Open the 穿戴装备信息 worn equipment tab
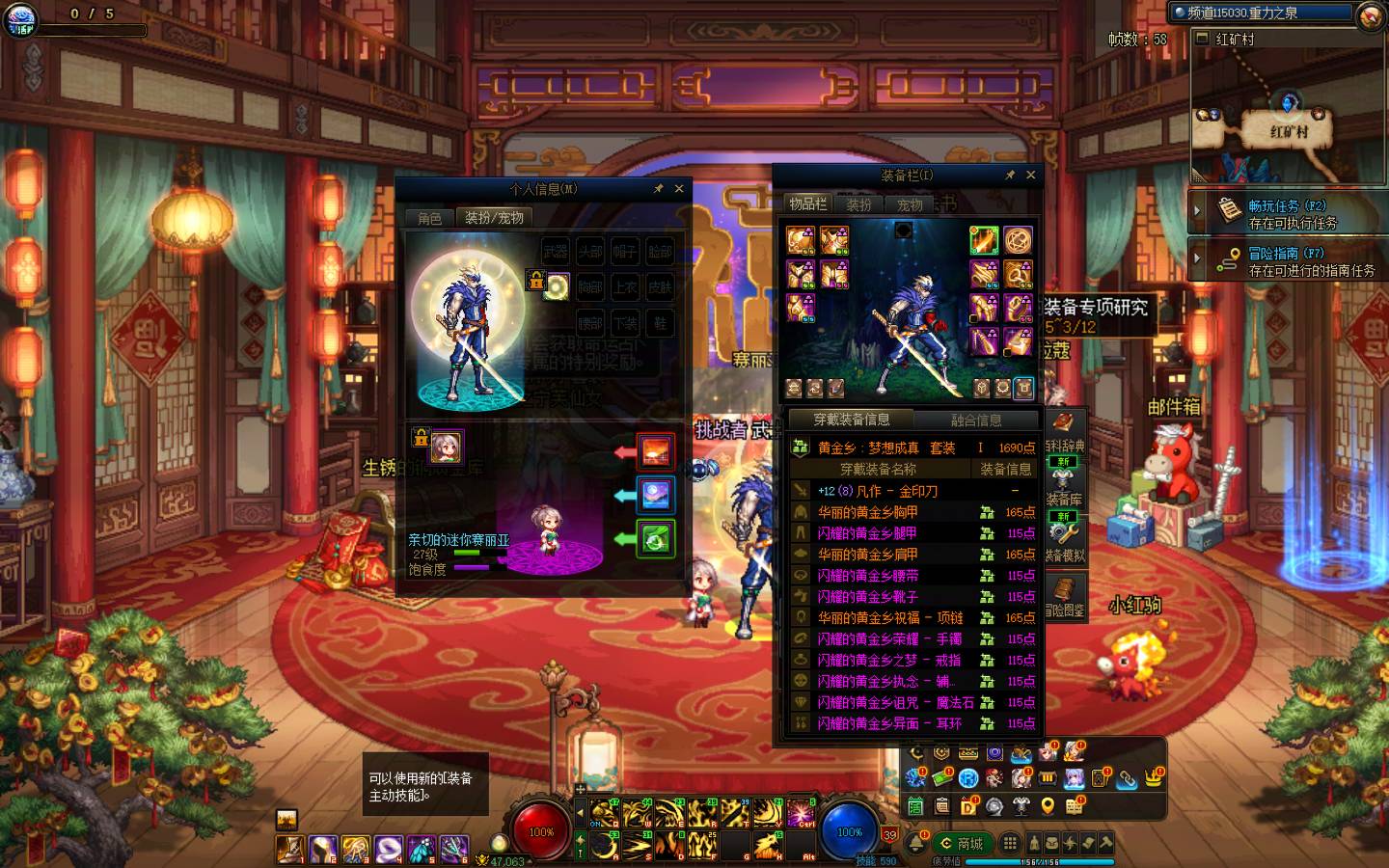Viewport: 1389px width, 868px height. pyautogui.click(x=851, y=420)
